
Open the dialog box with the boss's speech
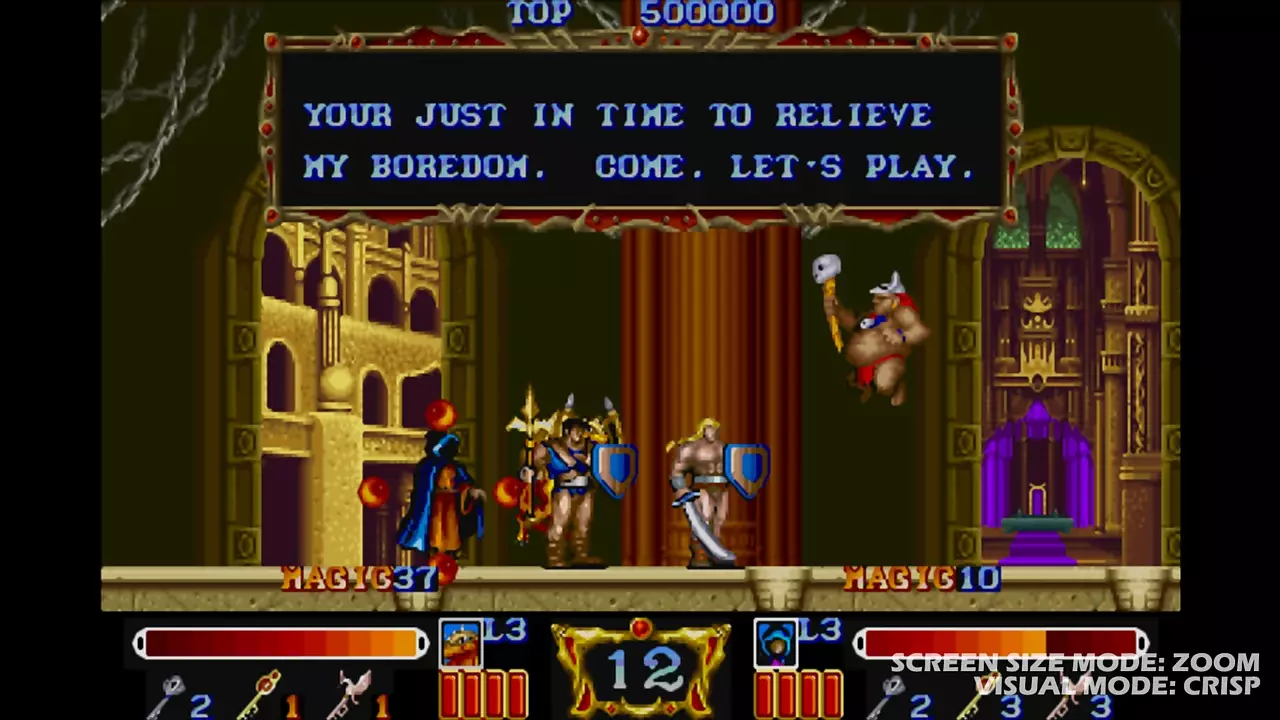click(640, 140)
